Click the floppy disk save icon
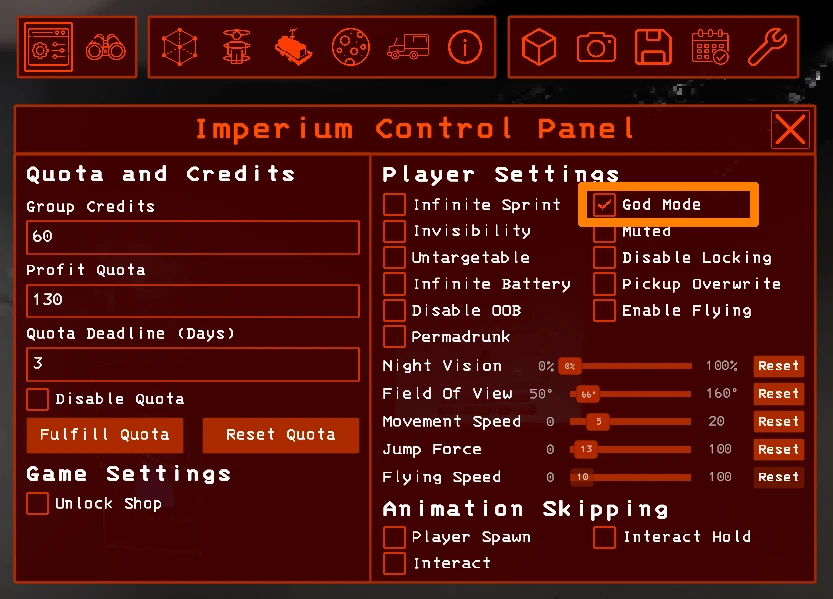This screenshot has height=599, width=833. [x=653, y=46]
